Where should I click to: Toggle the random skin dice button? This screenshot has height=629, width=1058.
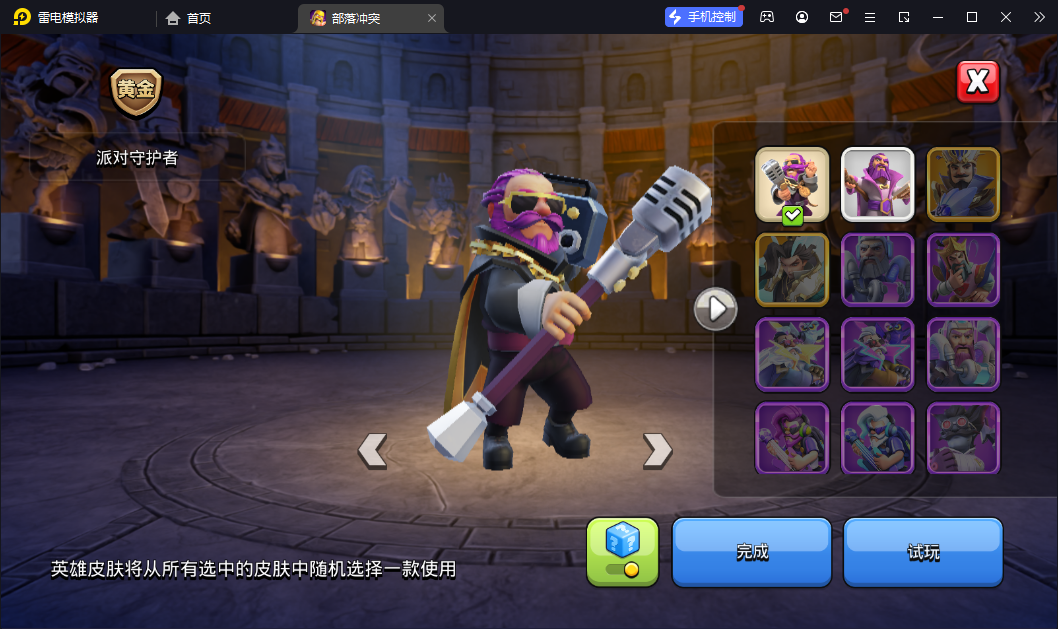coord(622,551)
